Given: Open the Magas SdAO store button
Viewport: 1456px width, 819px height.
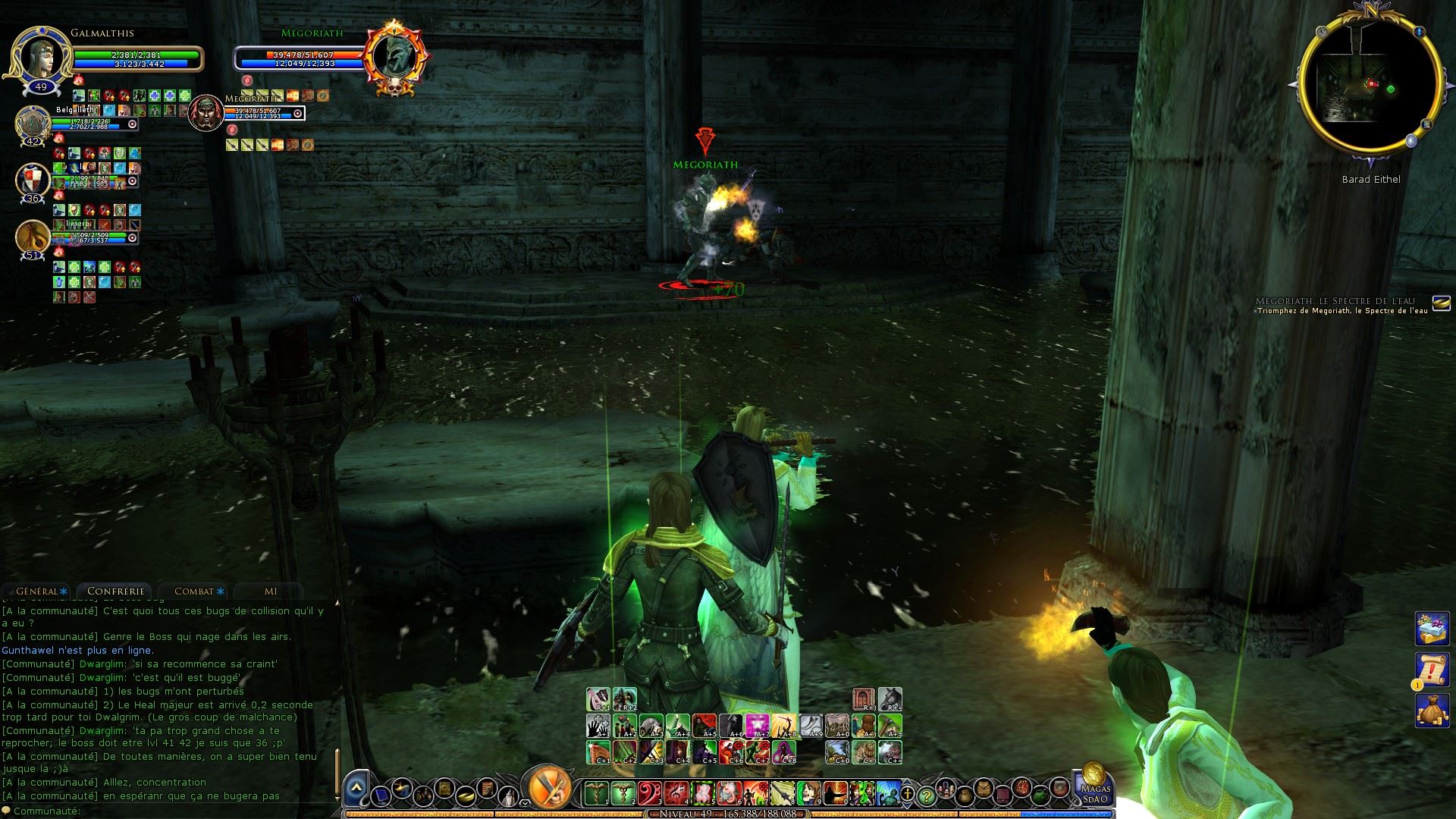Looking at the screenshot, I should (x=1095, y=789).
